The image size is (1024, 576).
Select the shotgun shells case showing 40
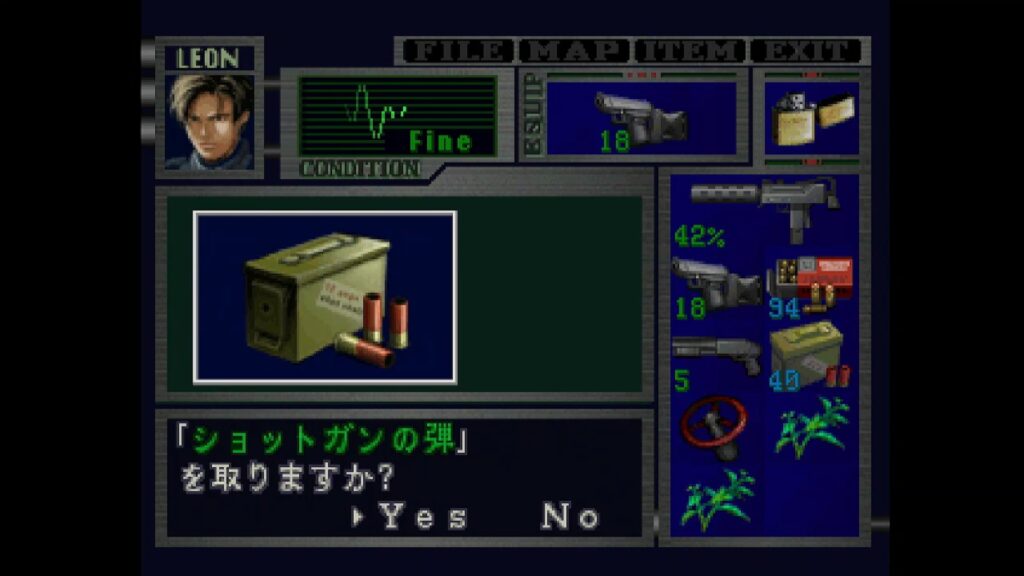click(x=811, y=361)
